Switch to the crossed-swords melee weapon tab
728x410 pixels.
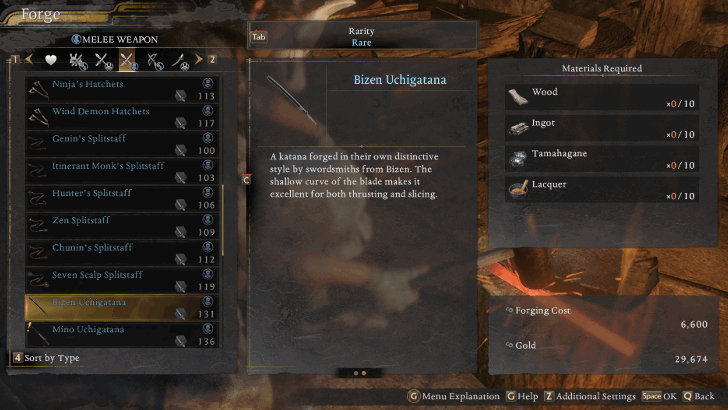click(x=128, y=60)
